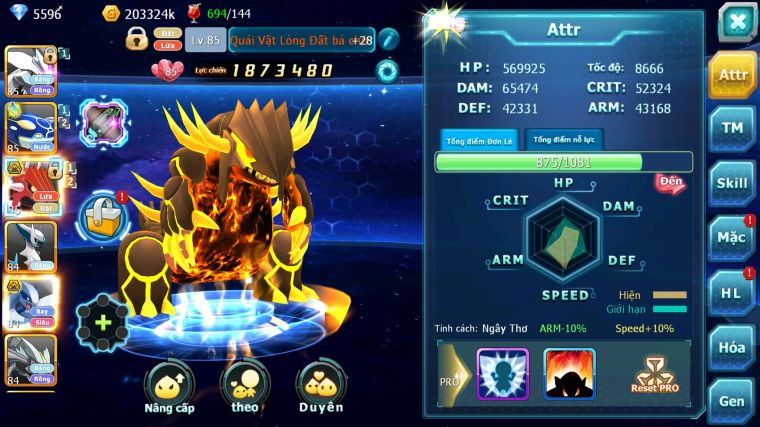Open the Gen side tab
760x427 pixels.
click(x=733, y=400)
